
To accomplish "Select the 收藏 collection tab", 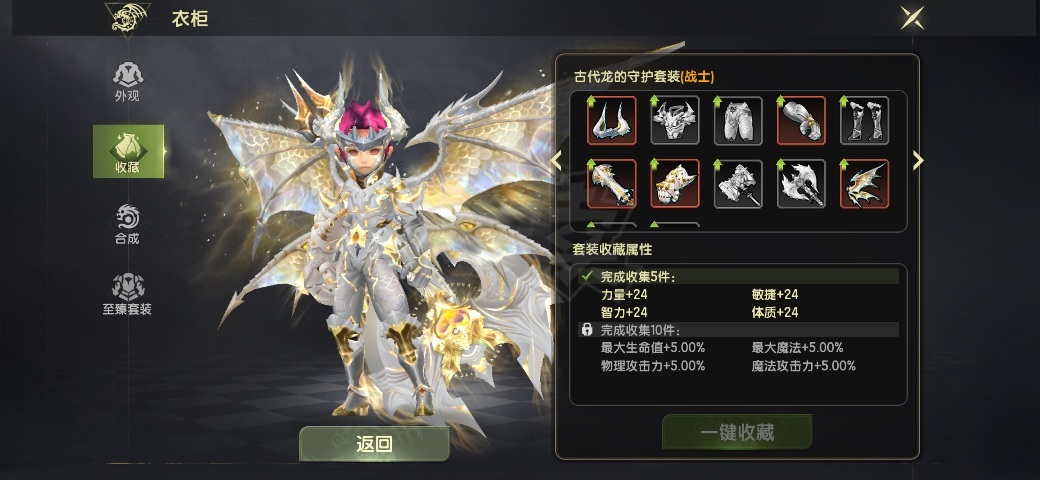I will point(128,151).
